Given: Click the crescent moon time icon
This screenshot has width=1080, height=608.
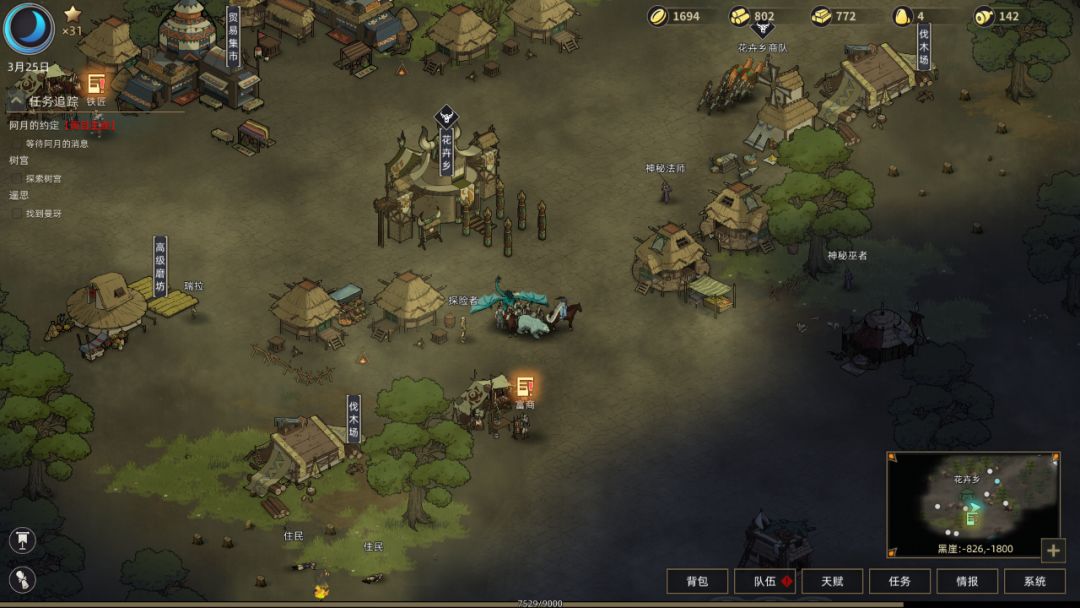Looking at the screenshot, I should [28, 28].
